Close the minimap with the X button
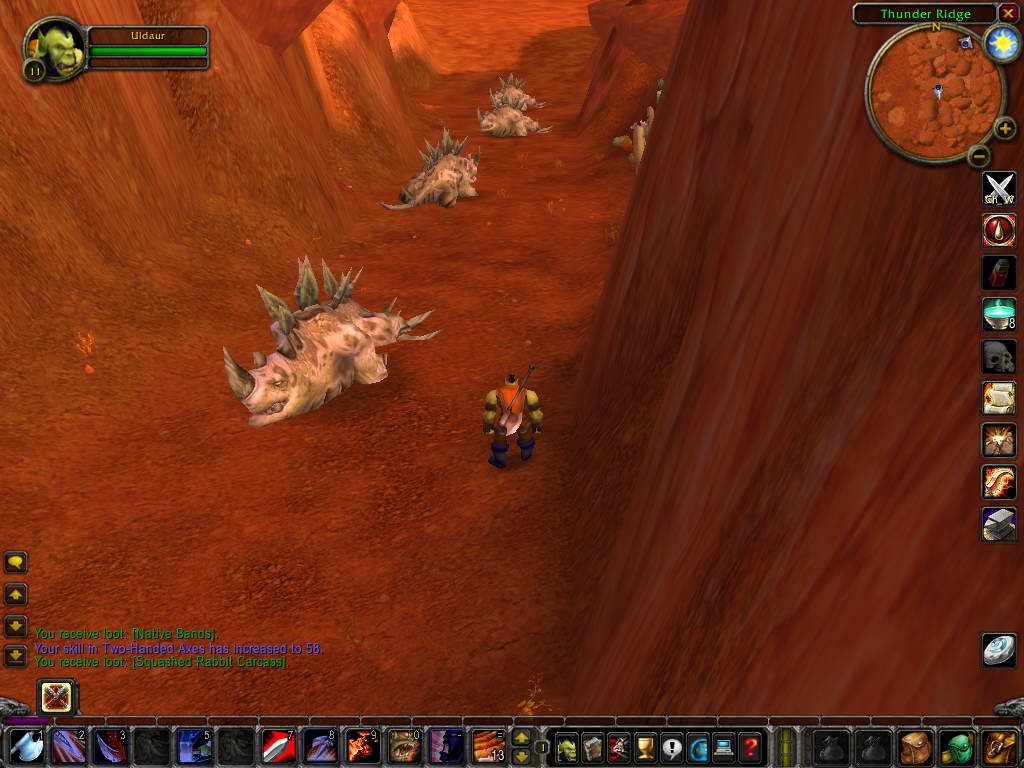Viewport: 1024px width, 768px height. [x=1008, y=13]
